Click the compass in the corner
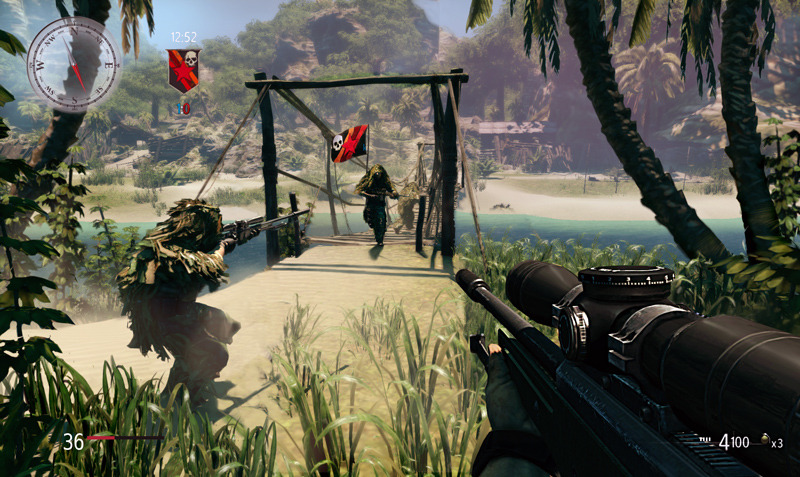Viewport: 800px width, 477px height. 72,64
